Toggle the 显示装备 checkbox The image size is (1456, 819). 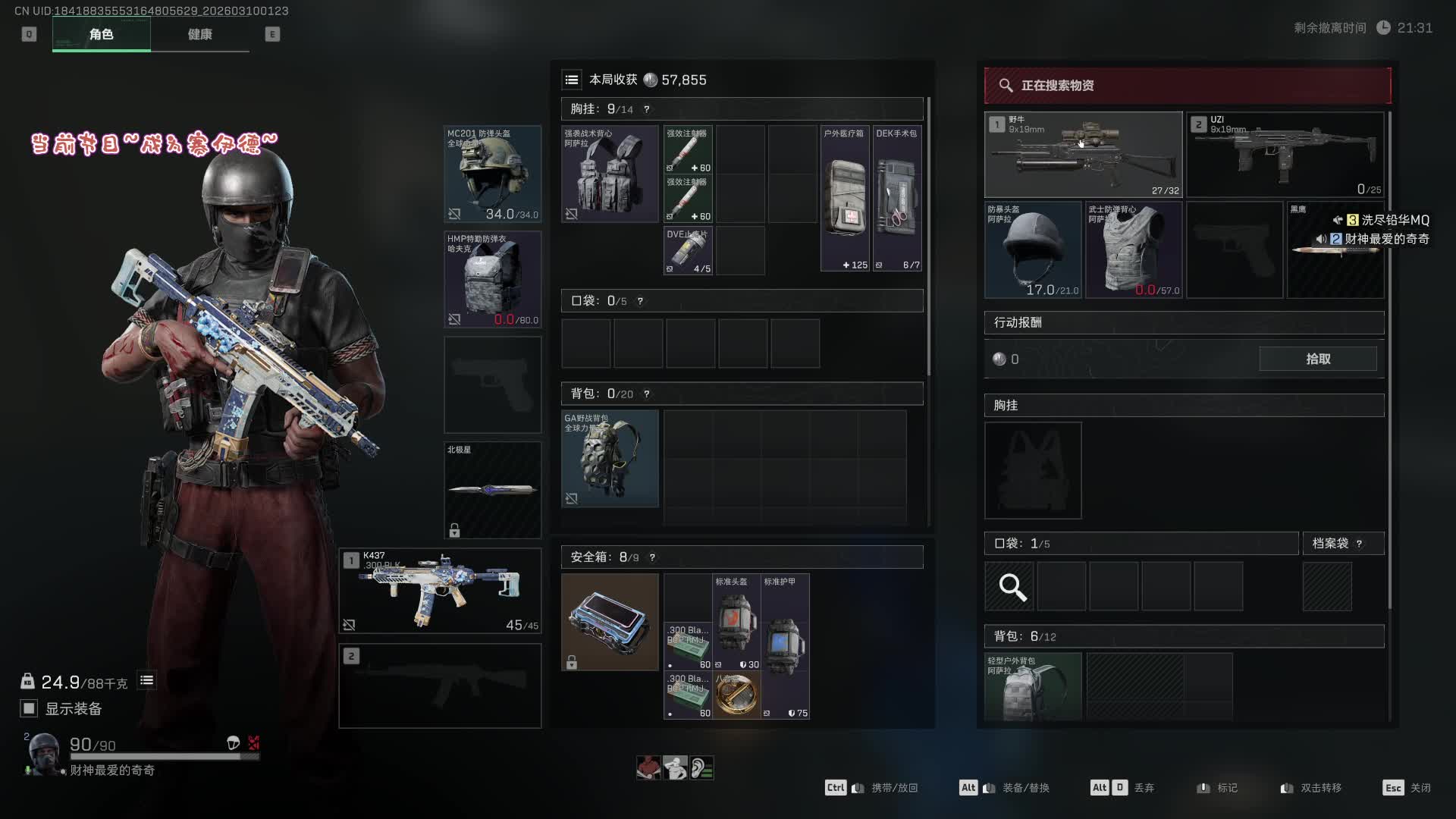click(x=29, y=708)
